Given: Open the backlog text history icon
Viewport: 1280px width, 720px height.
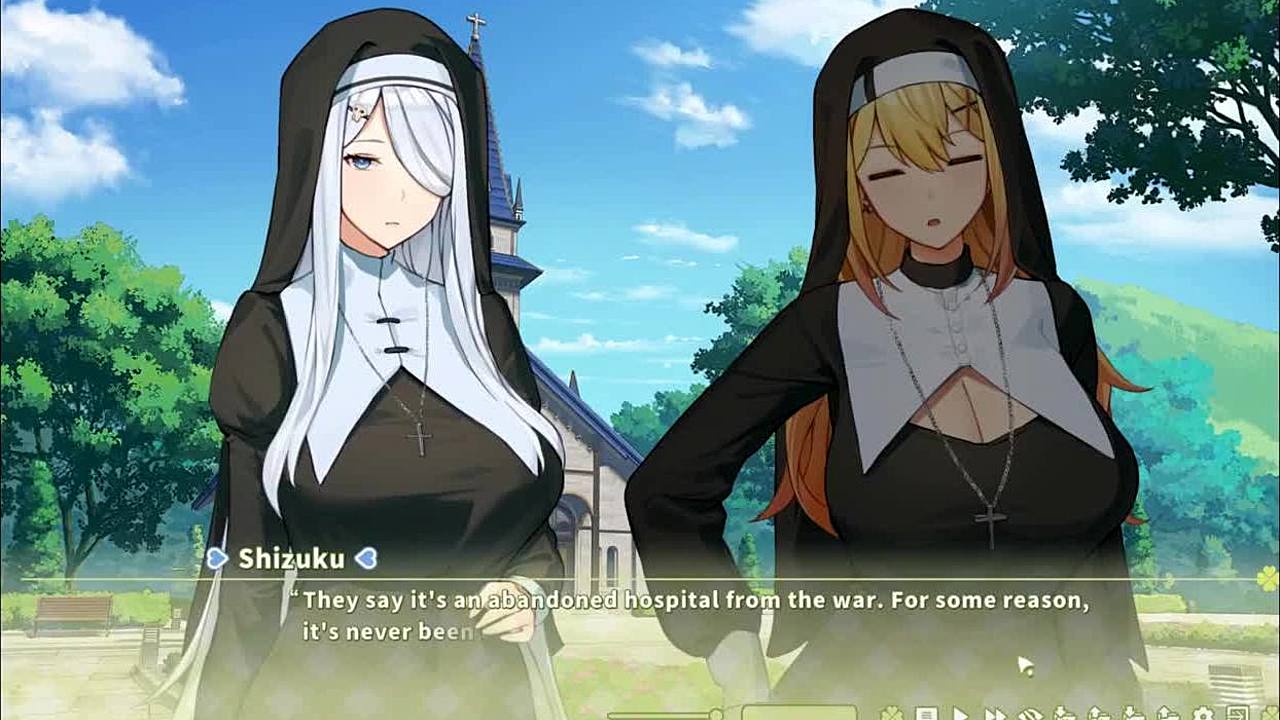Looking at the screenshot, I should click(x=927, y=714).
